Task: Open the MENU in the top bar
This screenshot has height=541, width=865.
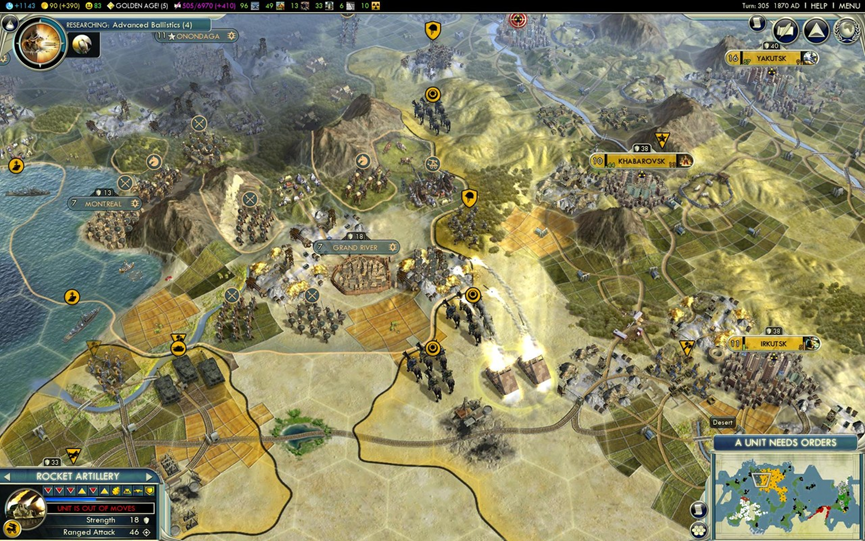Action: (x=849, y=6)
